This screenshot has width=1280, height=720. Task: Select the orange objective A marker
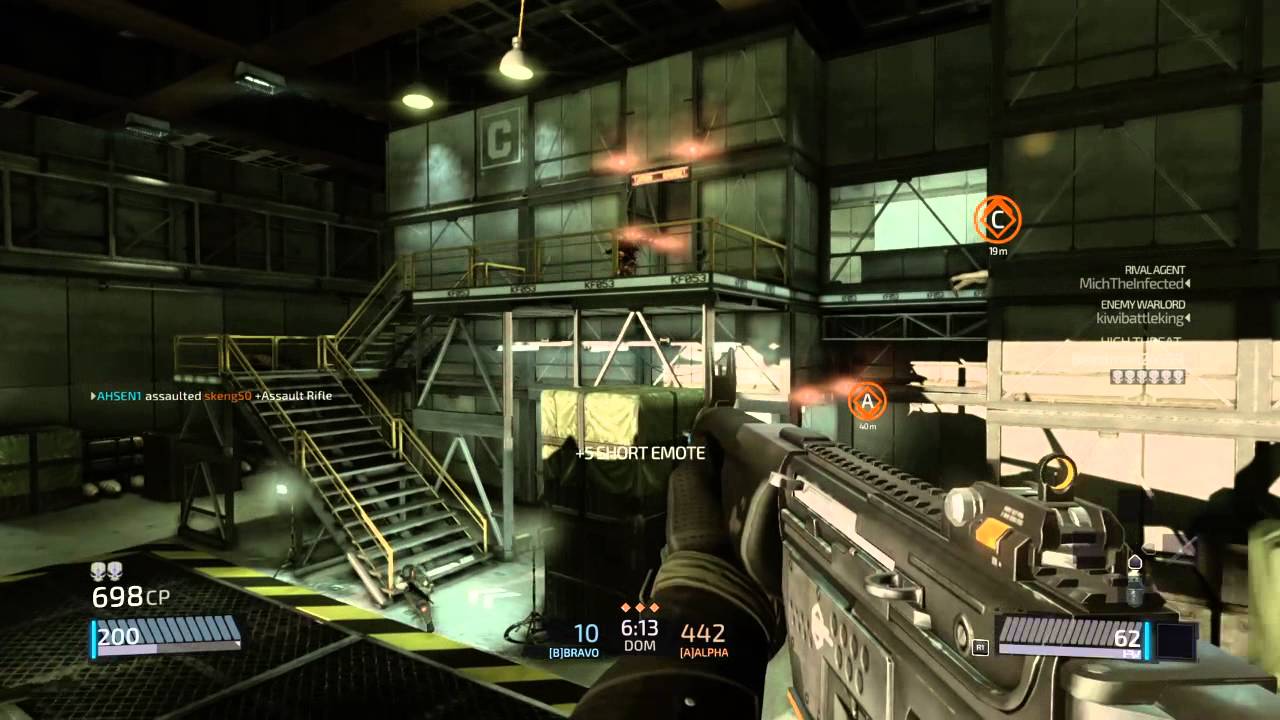(867, 401)
